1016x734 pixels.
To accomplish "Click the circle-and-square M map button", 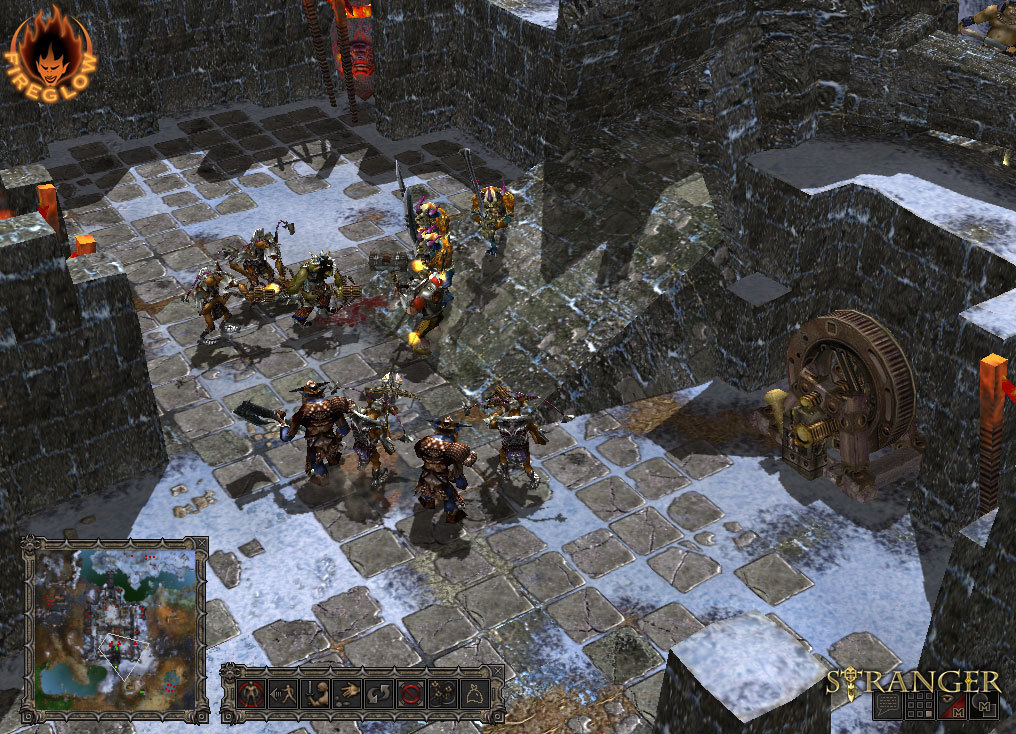I will pos(984,705).
